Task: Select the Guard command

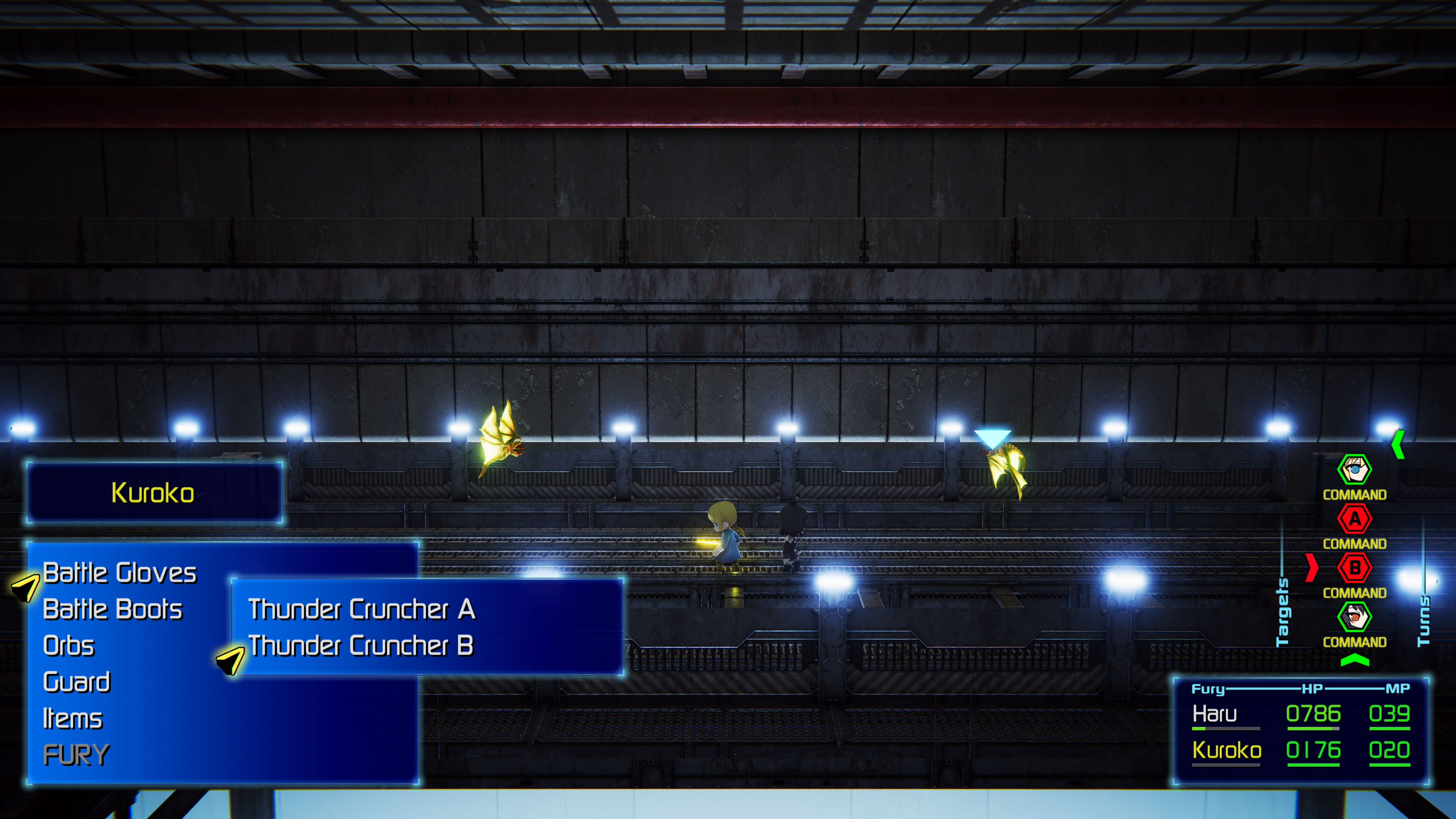Action: click(76, 682)
